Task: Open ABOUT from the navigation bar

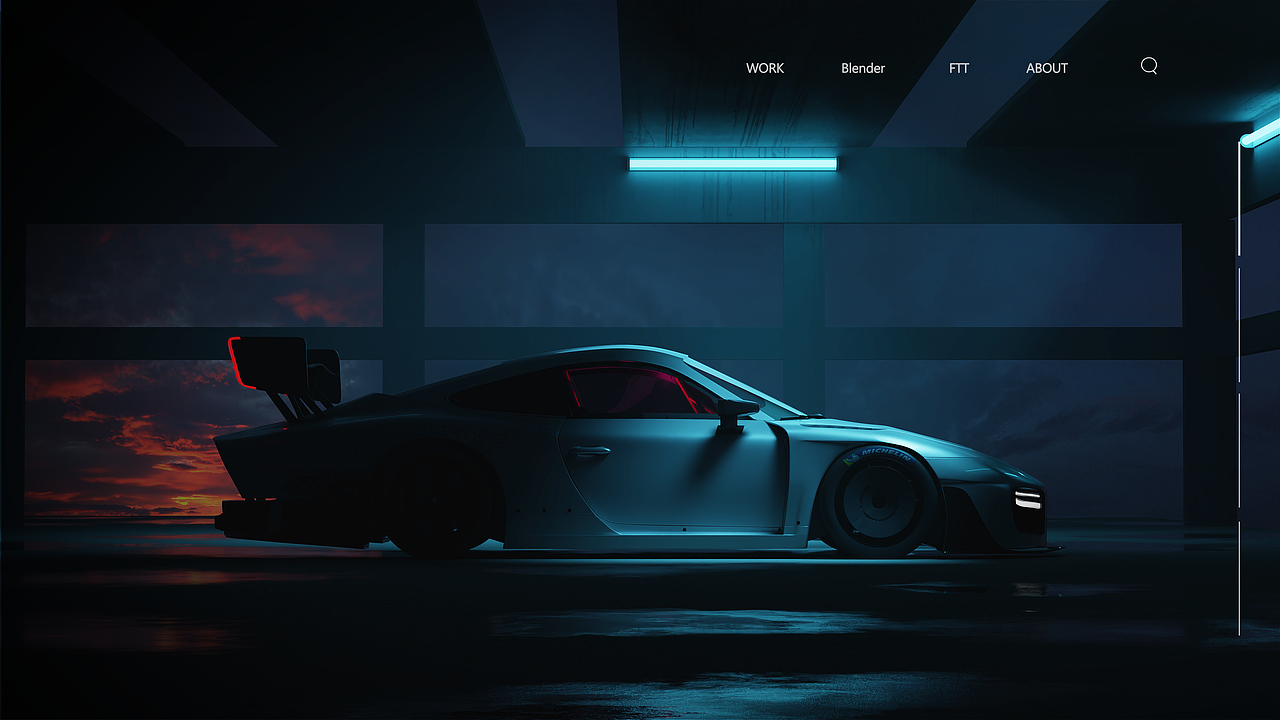Action: (x=1046, y=68)
